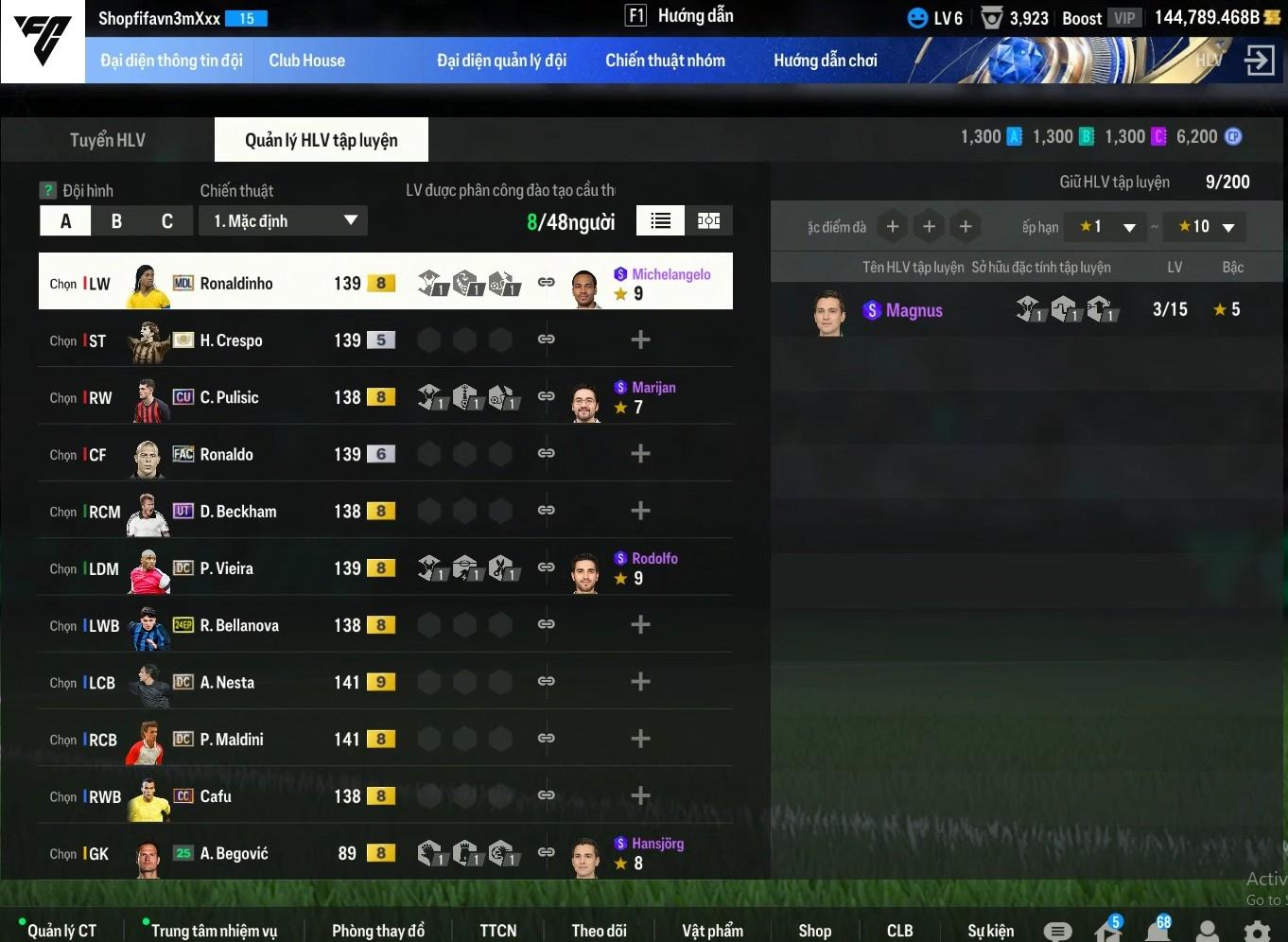Switch to the Tuyển HLV tab
The height and width of the screenshot is (942, 1288).
pos(108,140)
